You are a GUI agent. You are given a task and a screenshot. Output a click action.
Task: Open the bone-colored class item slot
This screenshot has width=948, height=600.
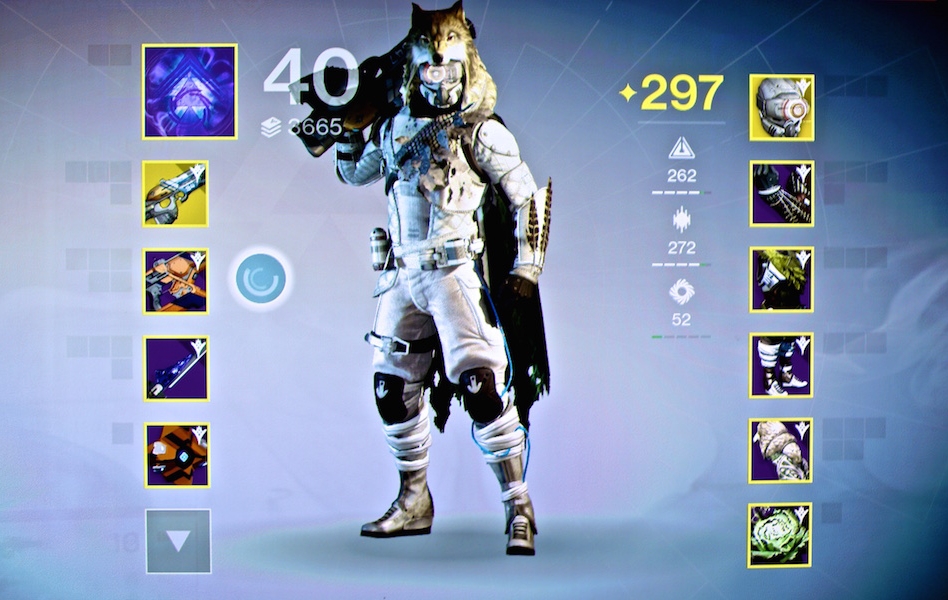point(781,450)
